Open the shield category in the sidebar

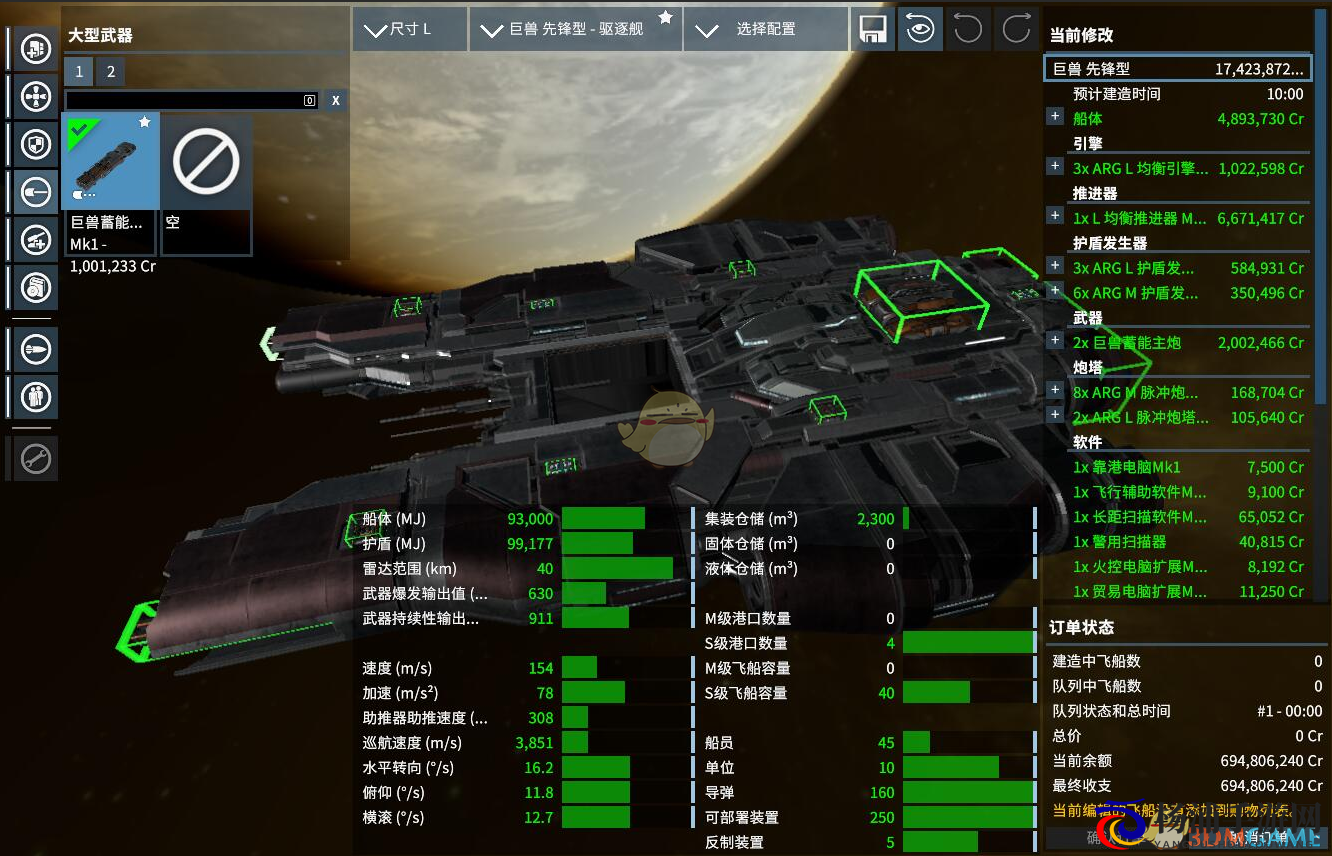(x=37, y=145)
